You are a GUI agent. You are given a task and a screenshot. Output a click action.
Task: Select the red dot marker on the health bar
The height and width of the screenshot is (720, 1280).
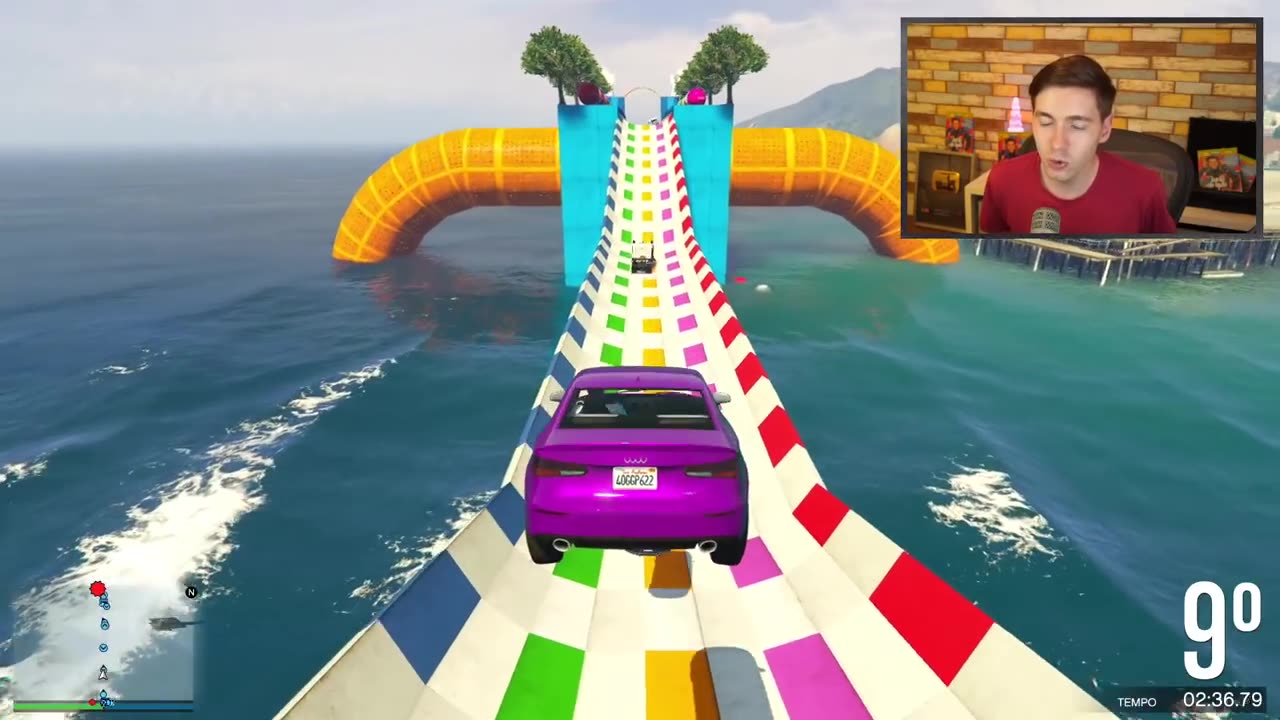coord(93,702)
